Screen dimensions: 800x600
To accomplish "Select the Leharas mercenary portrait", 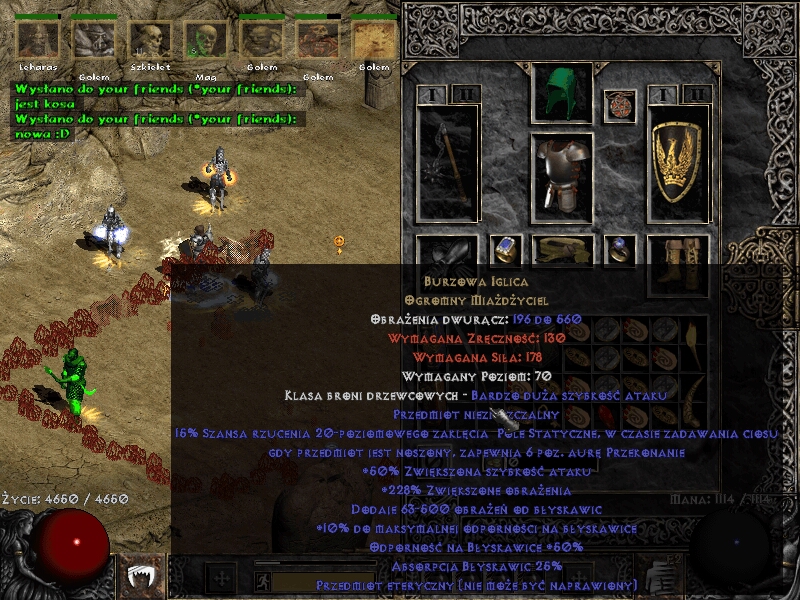I will point(38,40).
